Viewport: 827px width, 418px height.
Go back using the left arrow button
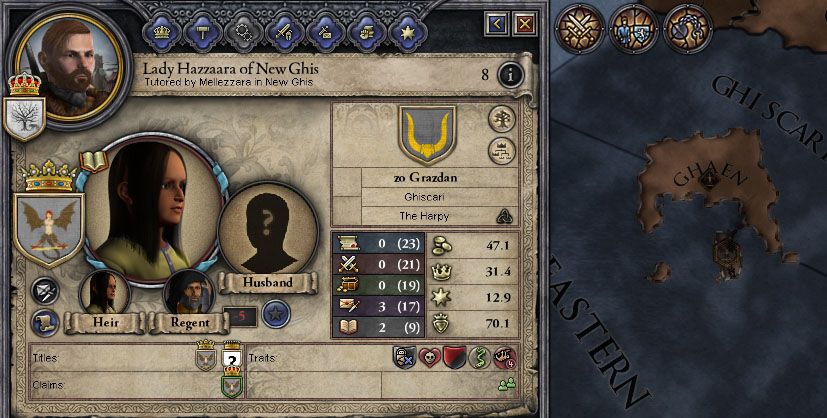497,22
